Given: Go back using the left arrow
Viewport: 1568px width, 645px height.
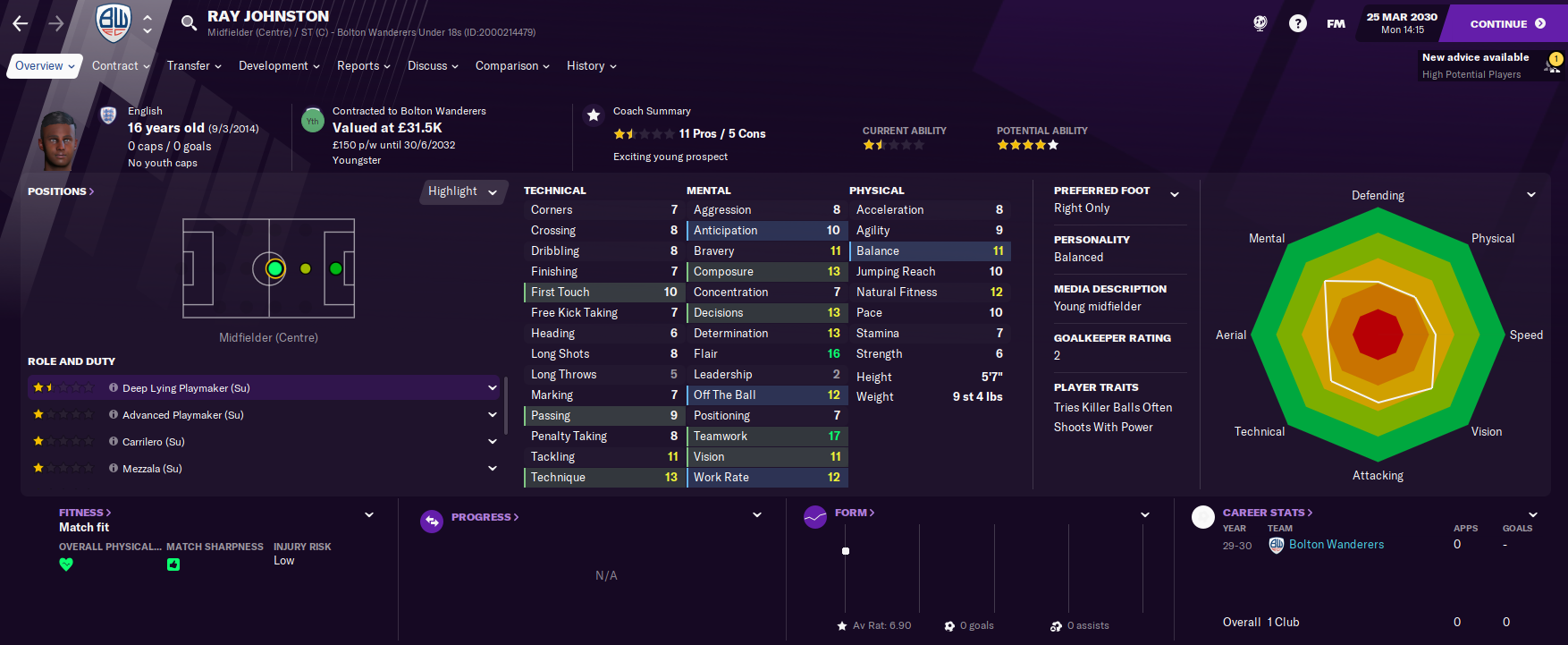Looking at the screenshot, I should coord(21,24).
